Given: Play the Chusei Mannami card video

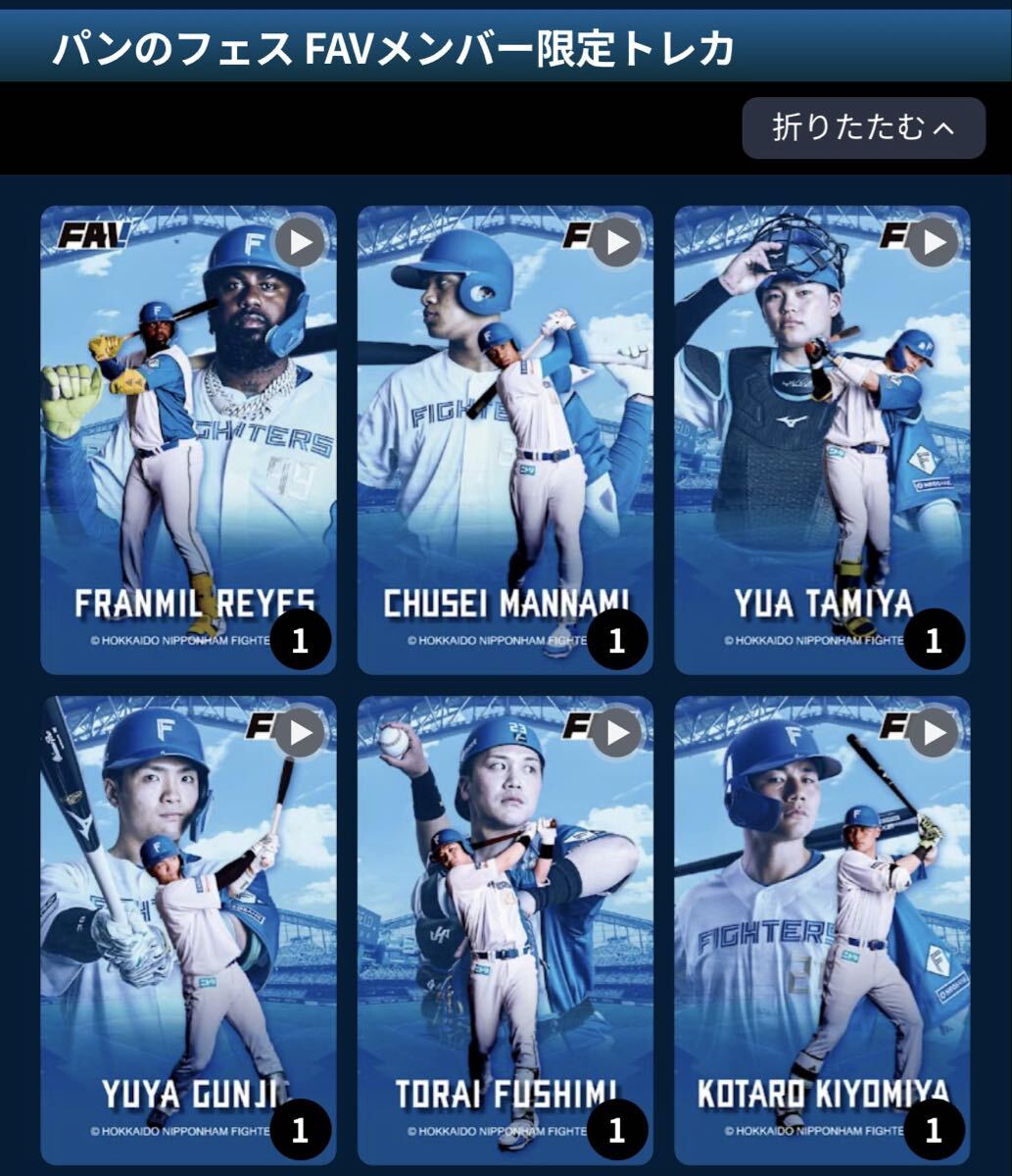Looking at the screenshot, I should click(617, 242).
